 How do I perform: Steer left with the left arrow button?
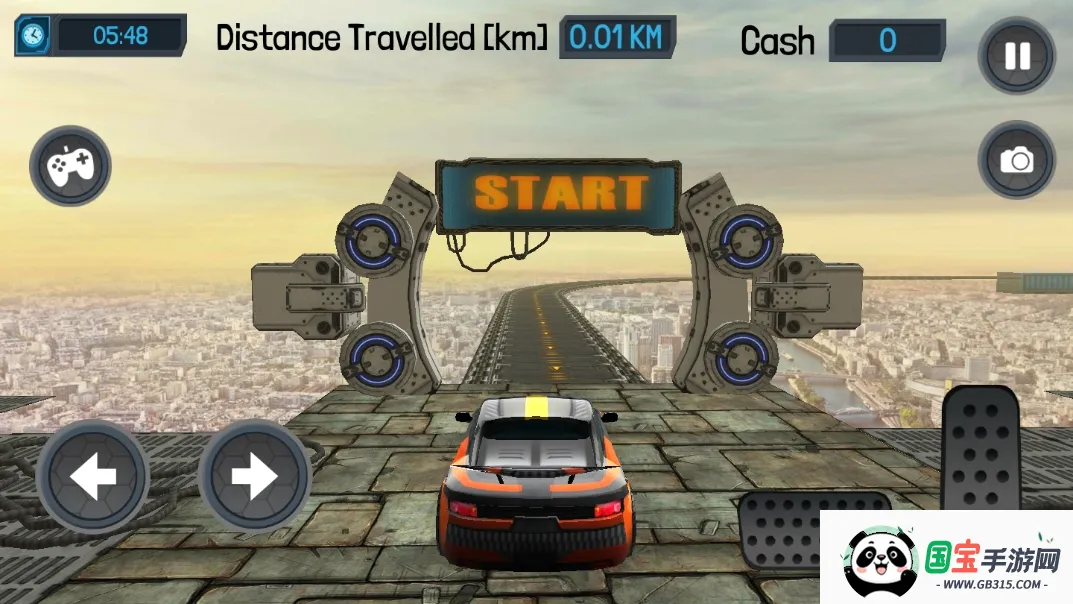click(93, 477)
